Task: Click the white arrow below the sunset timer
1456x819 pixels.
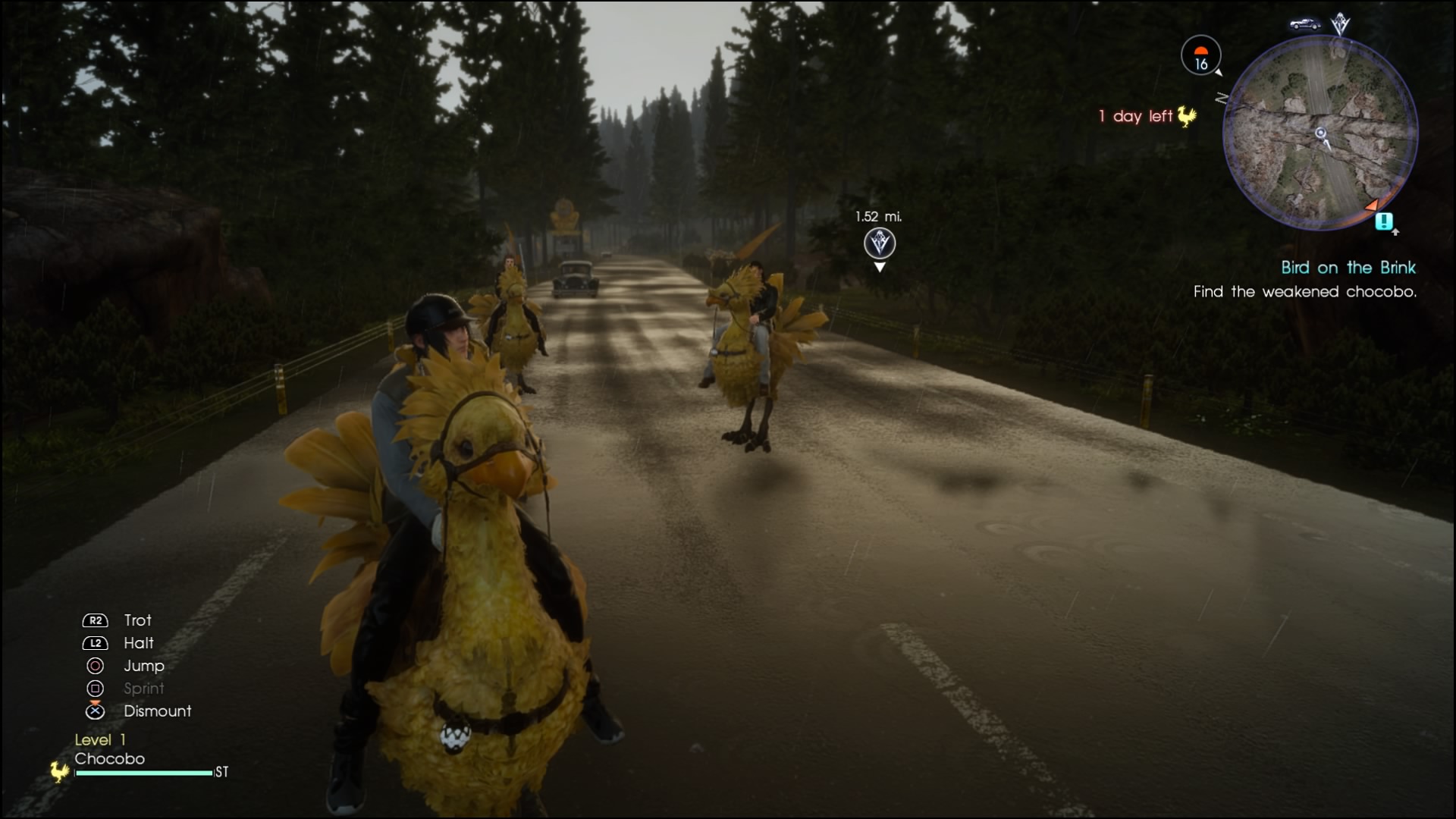Action: pos(1219,72)
